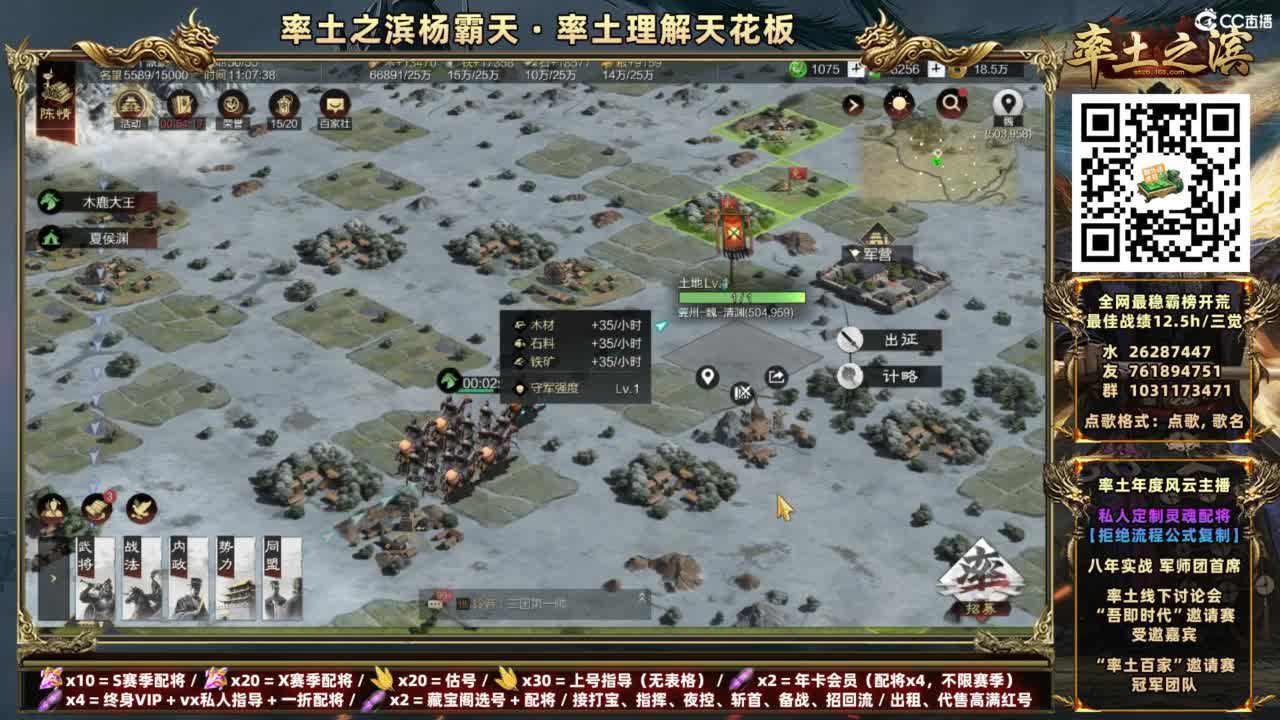Click the 土地 Lv.2 progress bar
The image size is (1280, 720).
[x=740, y=297]
